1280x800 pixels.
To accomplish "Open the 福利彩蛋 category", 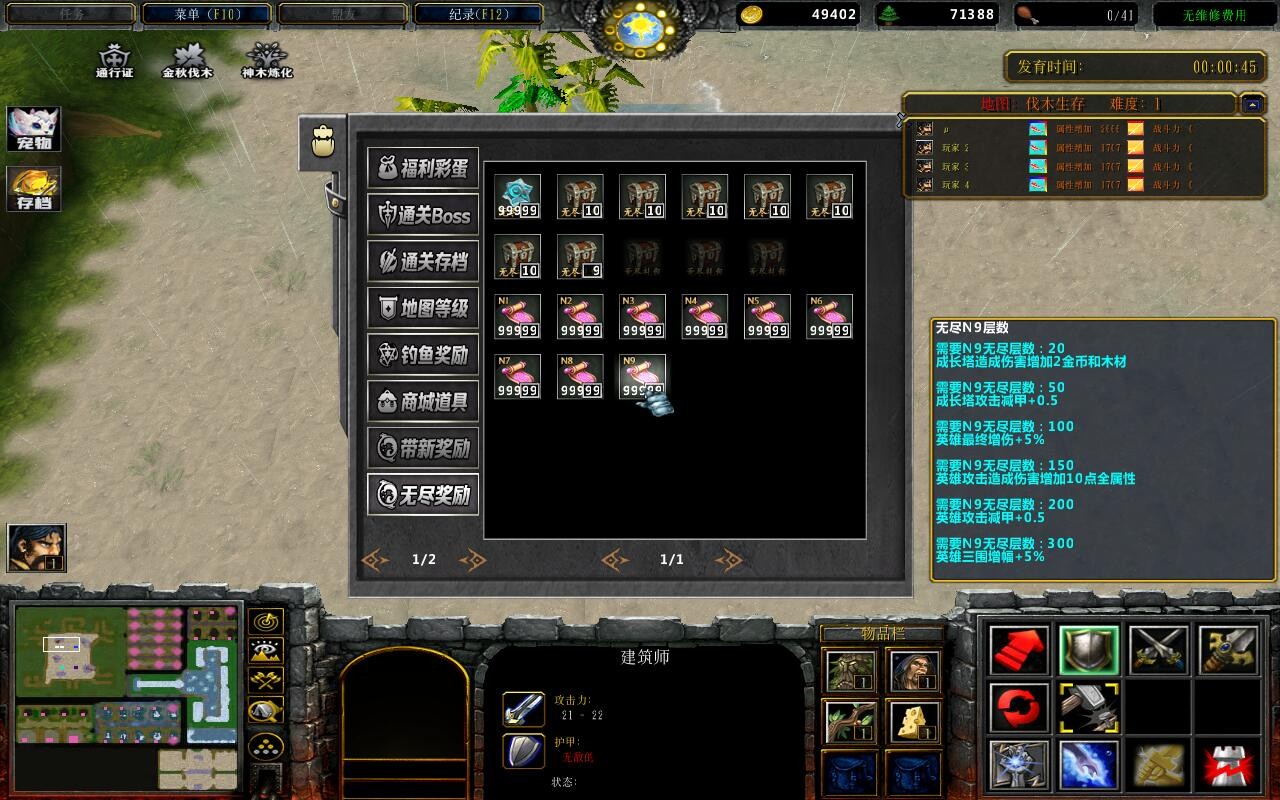I will (x=423, y=168).
